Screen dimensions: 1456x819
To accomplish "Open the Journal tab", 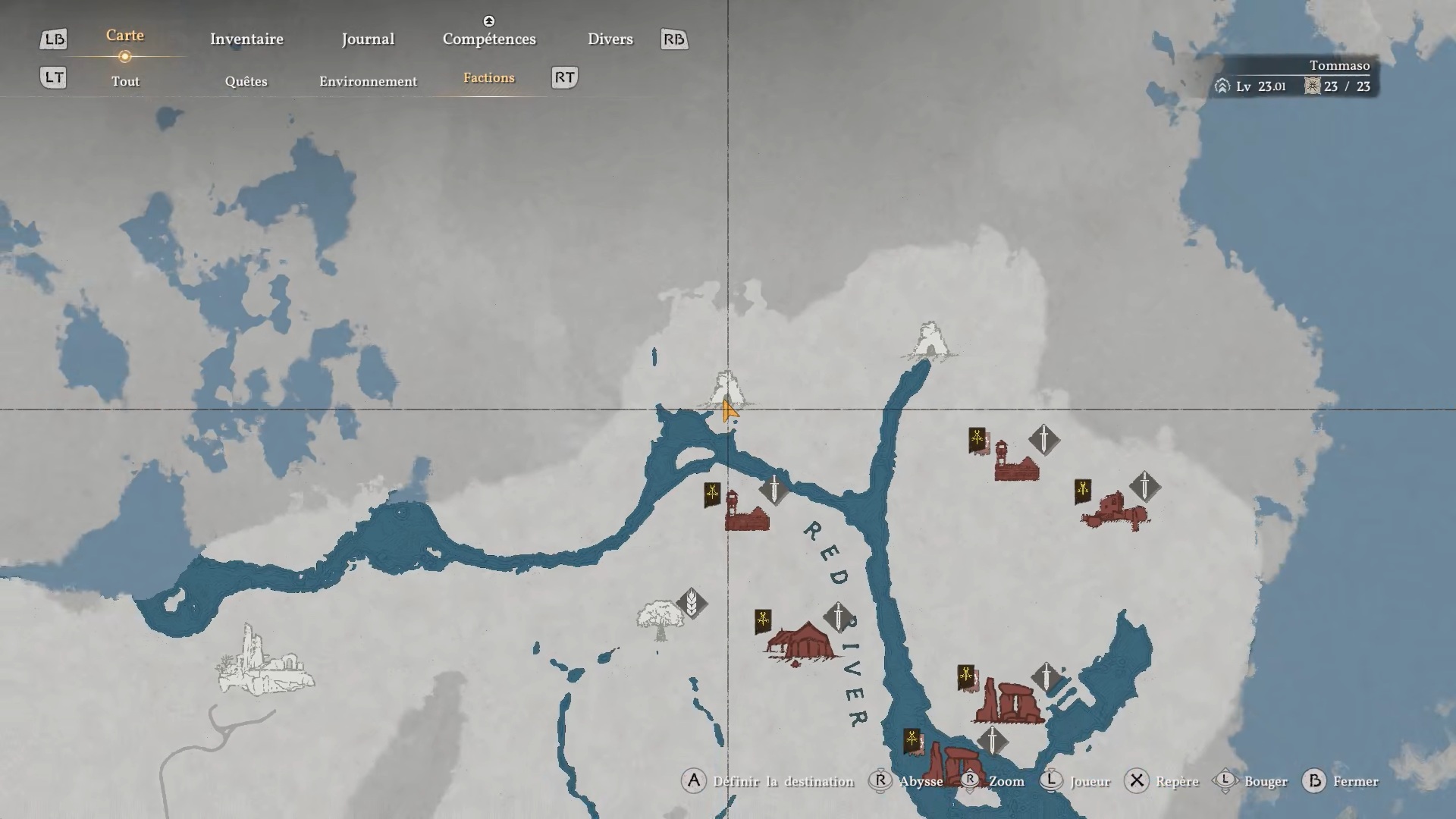I will 368,39.
